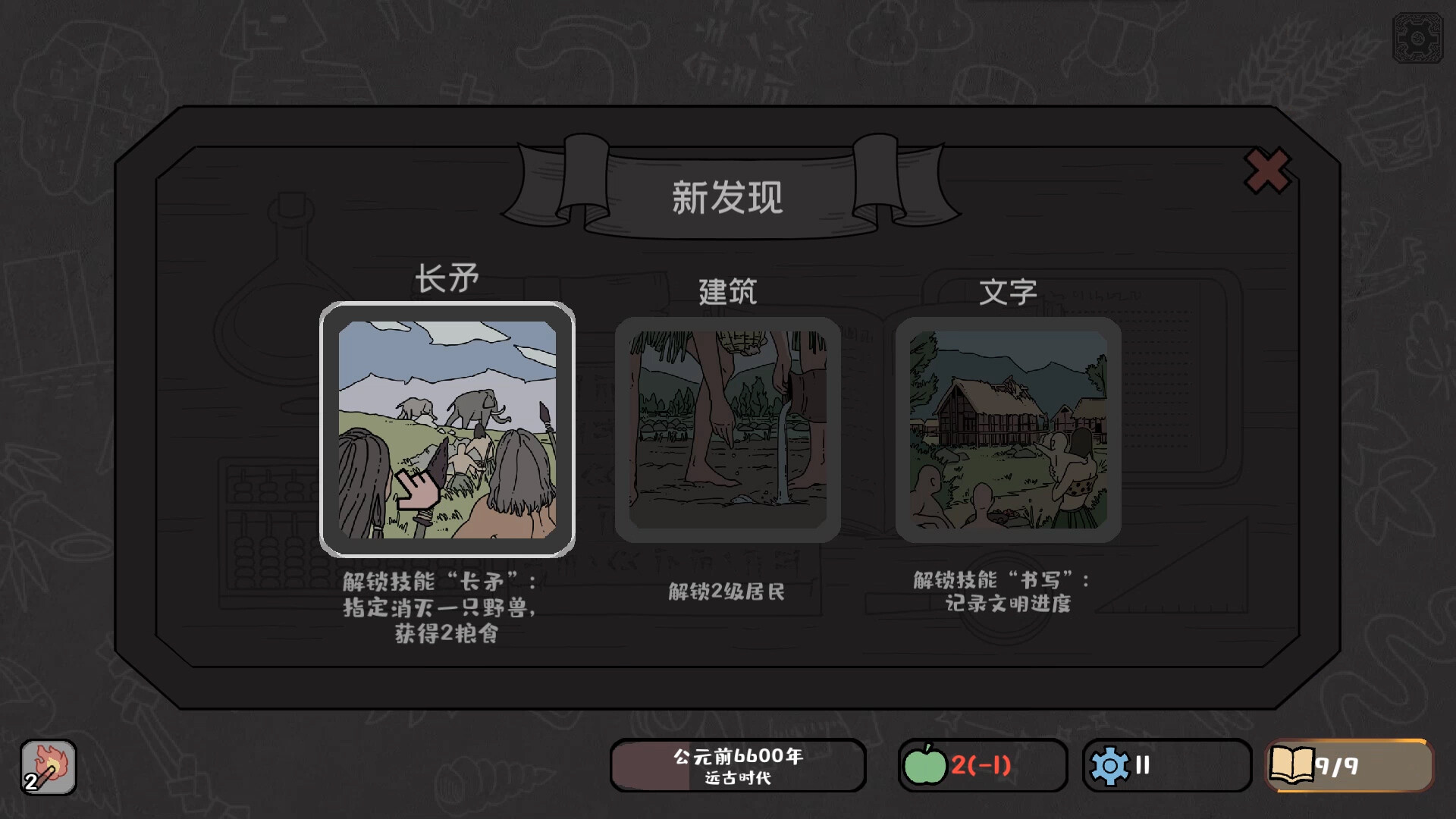Click the pause II symbol next to the gear
1456x819 pixels.
(x=1141, y=766)
